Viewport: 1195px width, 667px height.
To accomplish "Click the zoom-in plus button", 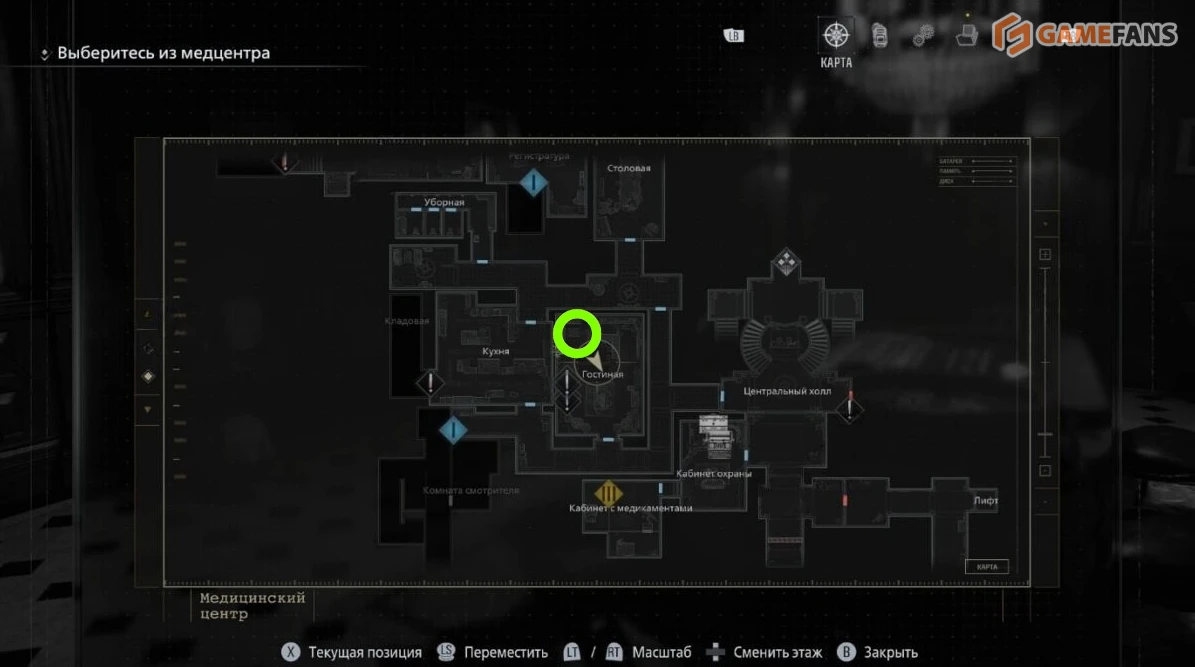I will pos(1045,255).
